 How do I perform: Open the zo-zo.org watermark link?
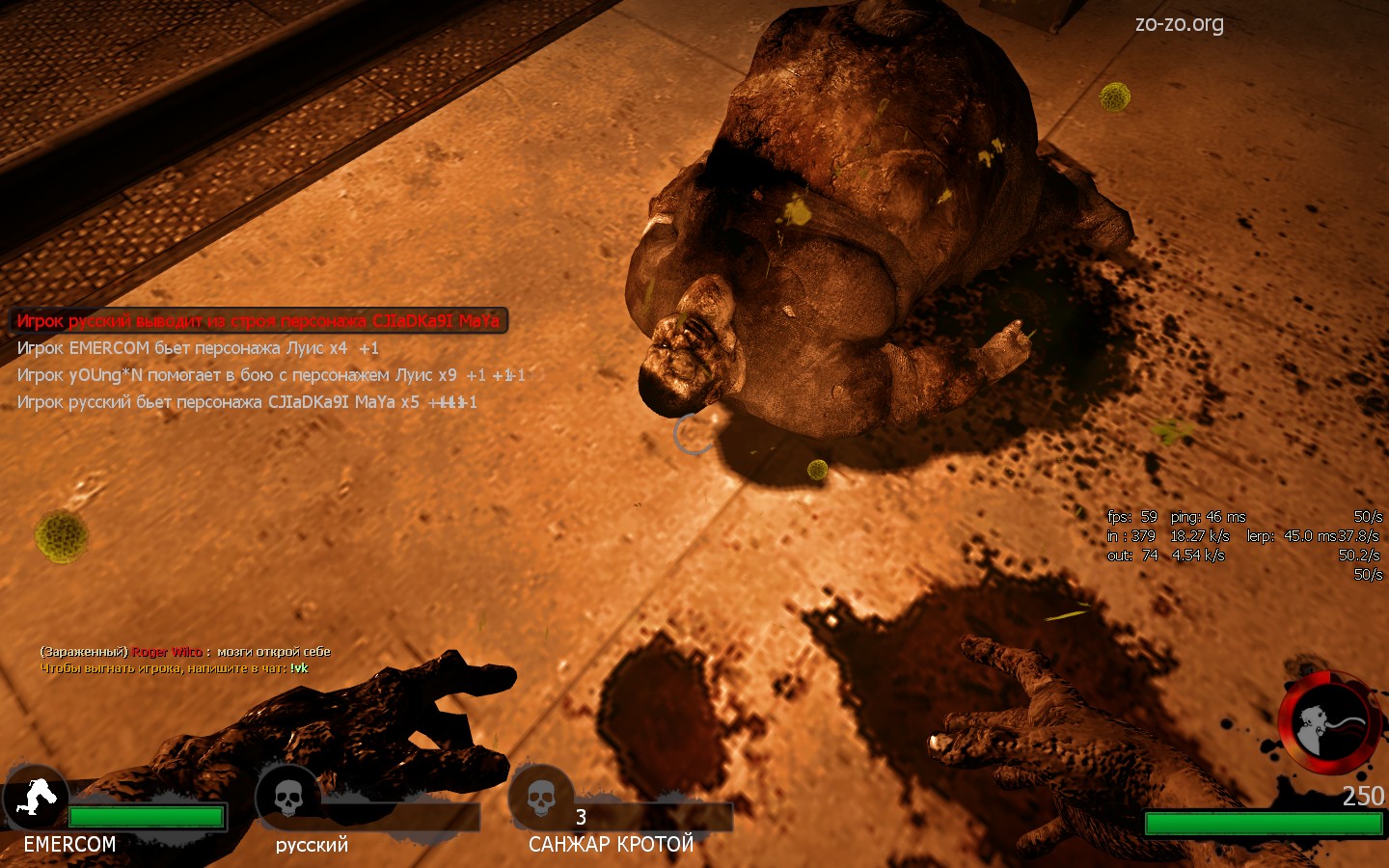(1179, 24)
